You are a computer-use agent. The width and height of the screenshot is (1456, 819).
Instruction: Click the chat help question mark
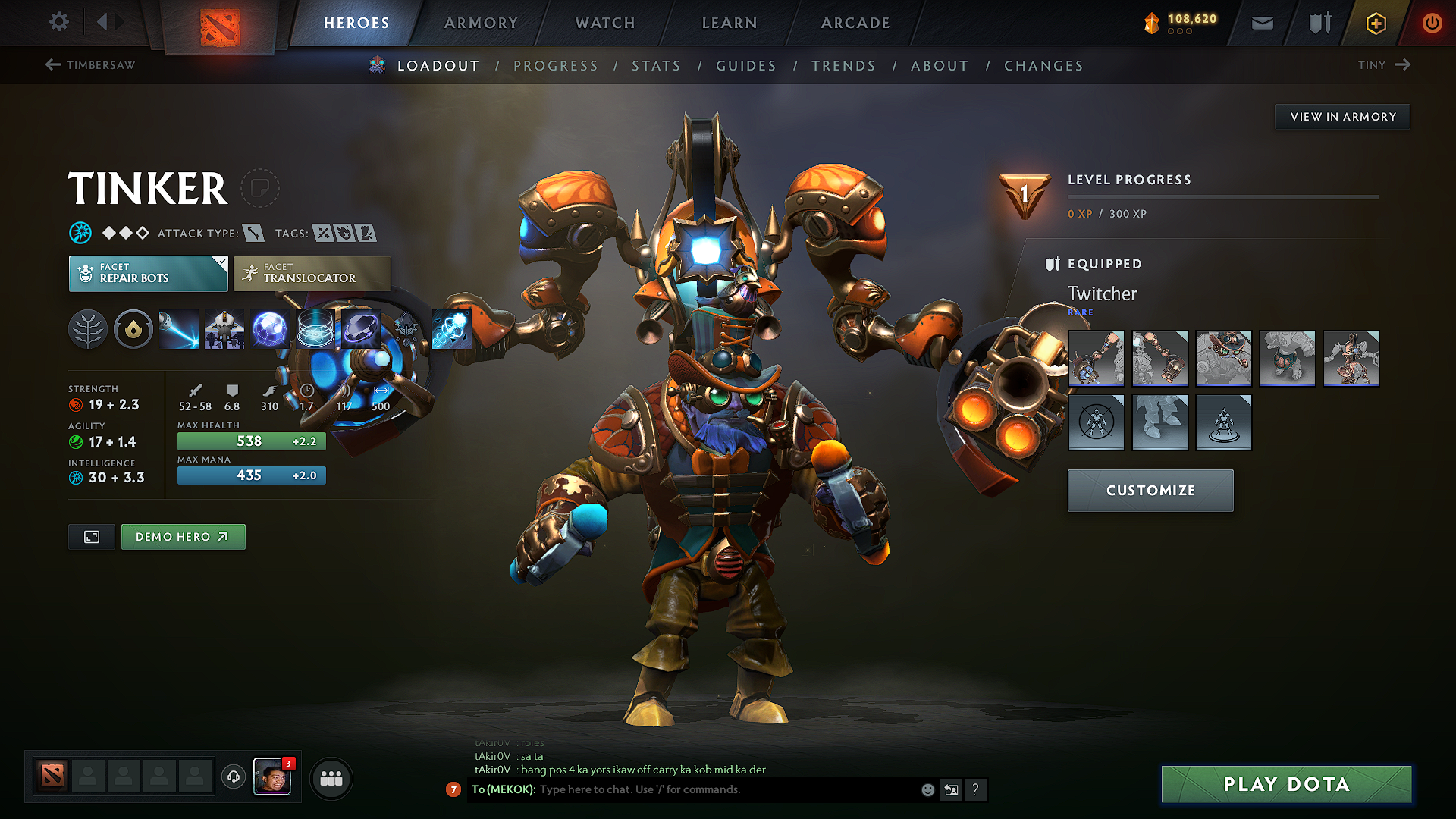tap(976, 789)
